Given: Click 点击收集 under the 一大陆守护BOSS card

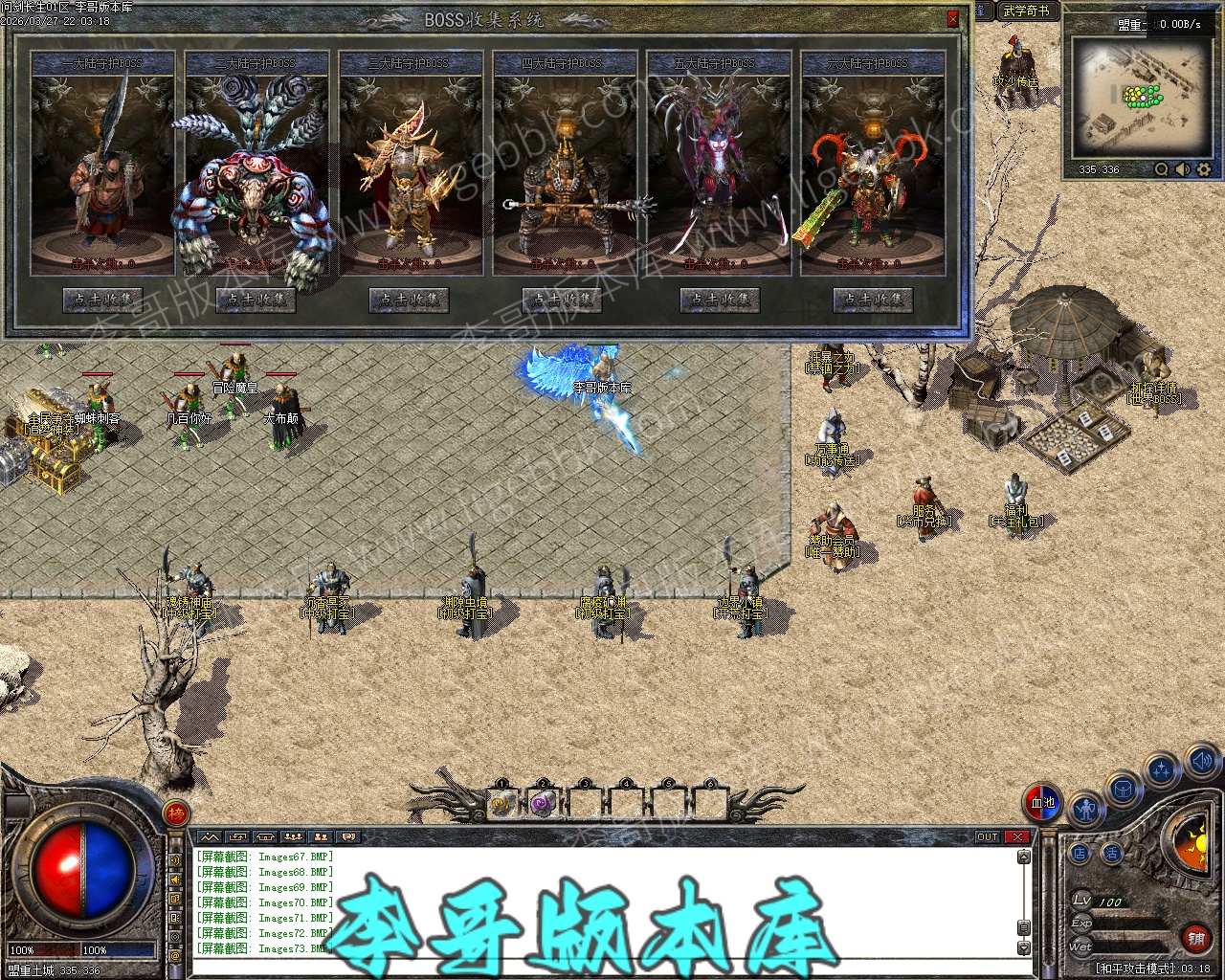Looking at the screenshot, I should tap(102, 300).
